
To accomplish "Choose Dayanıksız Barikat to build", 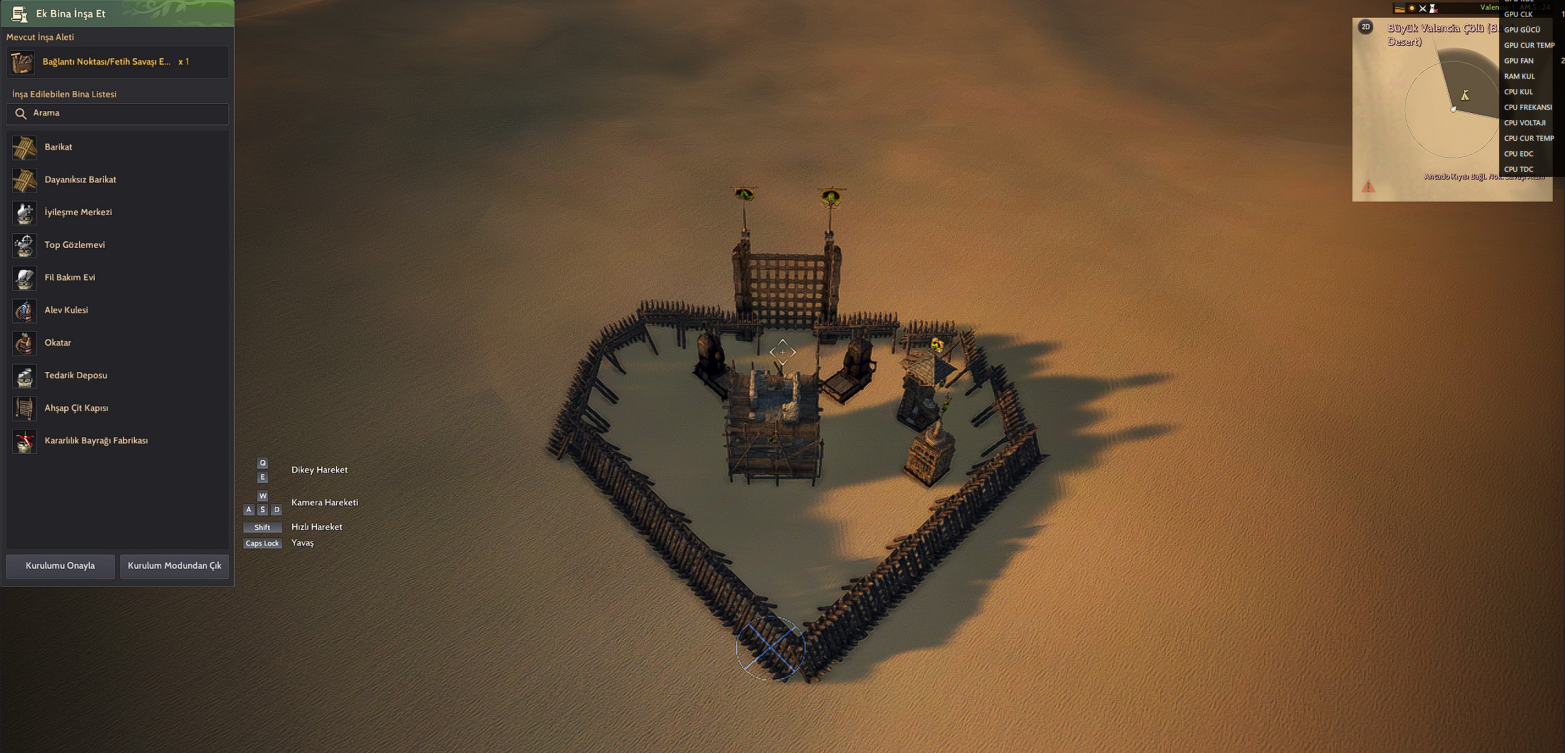I will (x=80, y=180).
